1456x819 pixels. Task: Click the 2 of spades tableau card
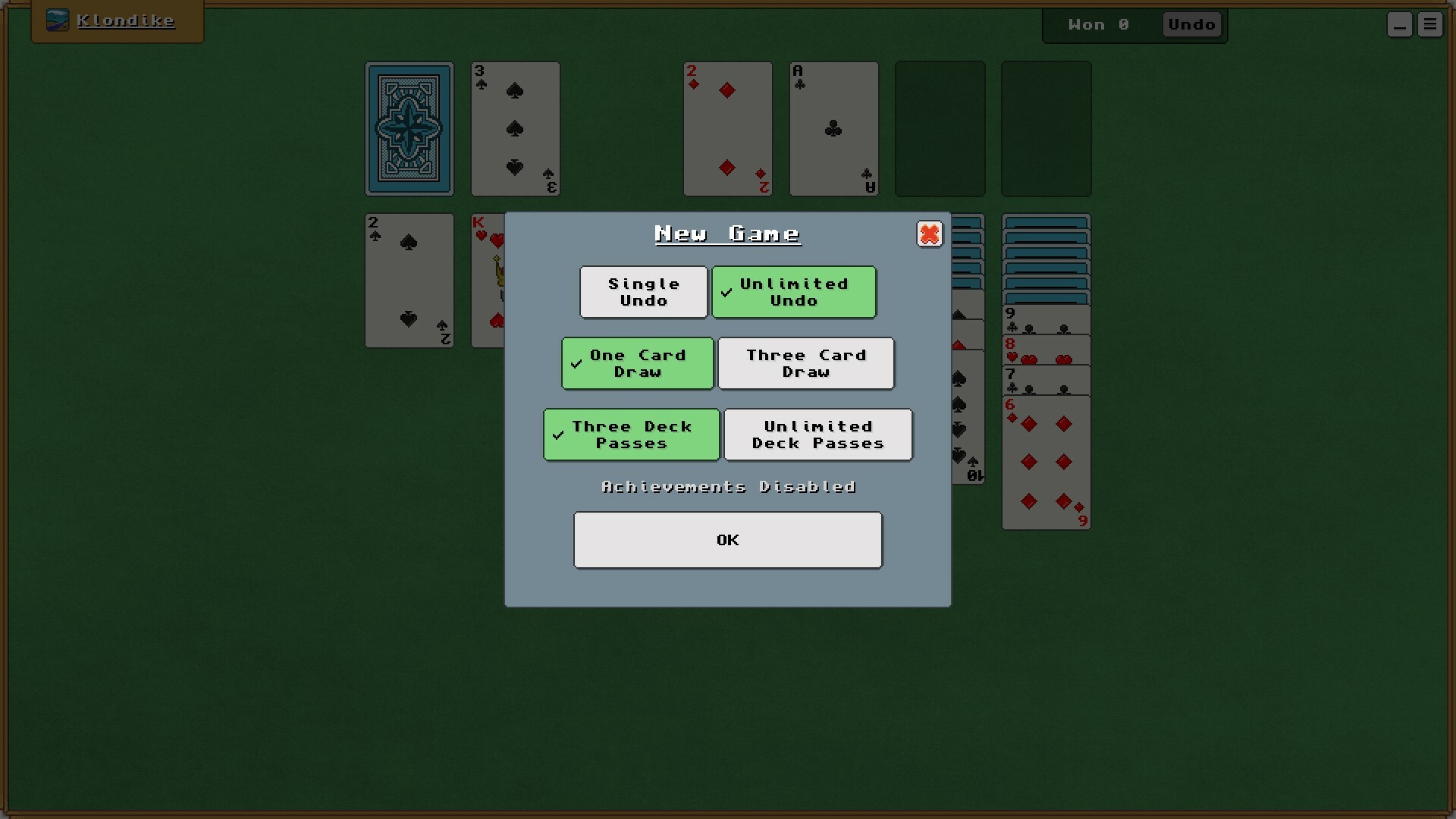pyautogui.click(x=408, y=281)
